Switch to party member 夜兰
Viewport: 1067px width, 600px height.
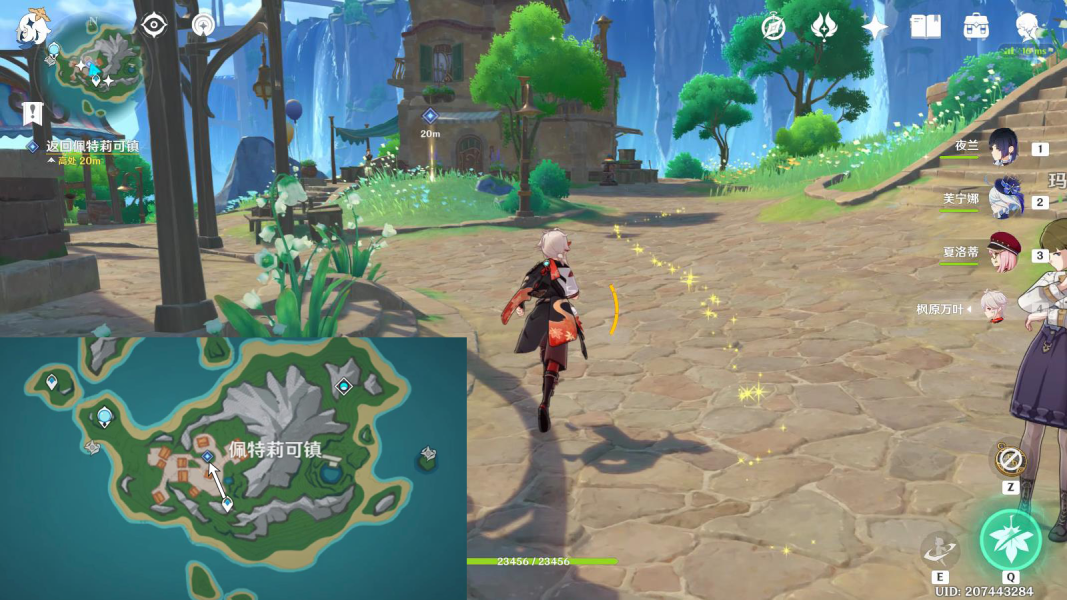tap(1002, 148)
